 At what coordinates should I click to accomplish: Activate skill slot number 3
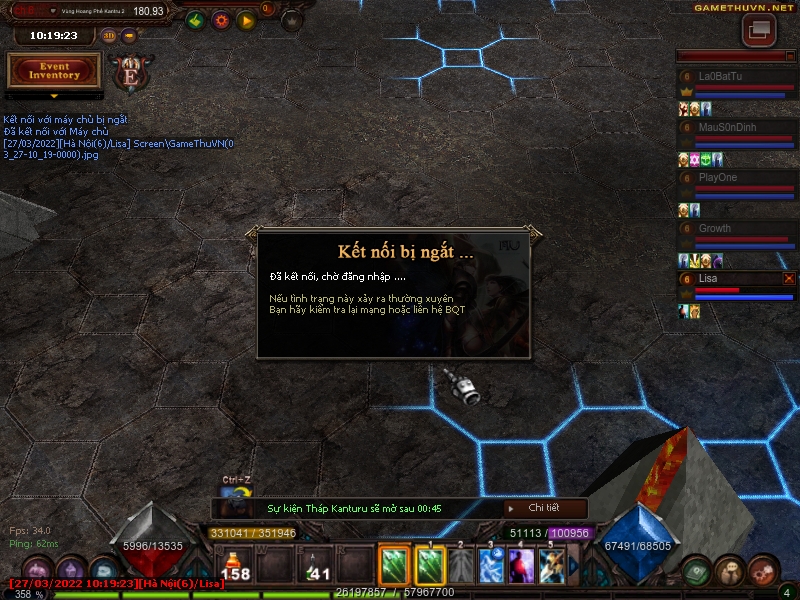tap(491, 566)
